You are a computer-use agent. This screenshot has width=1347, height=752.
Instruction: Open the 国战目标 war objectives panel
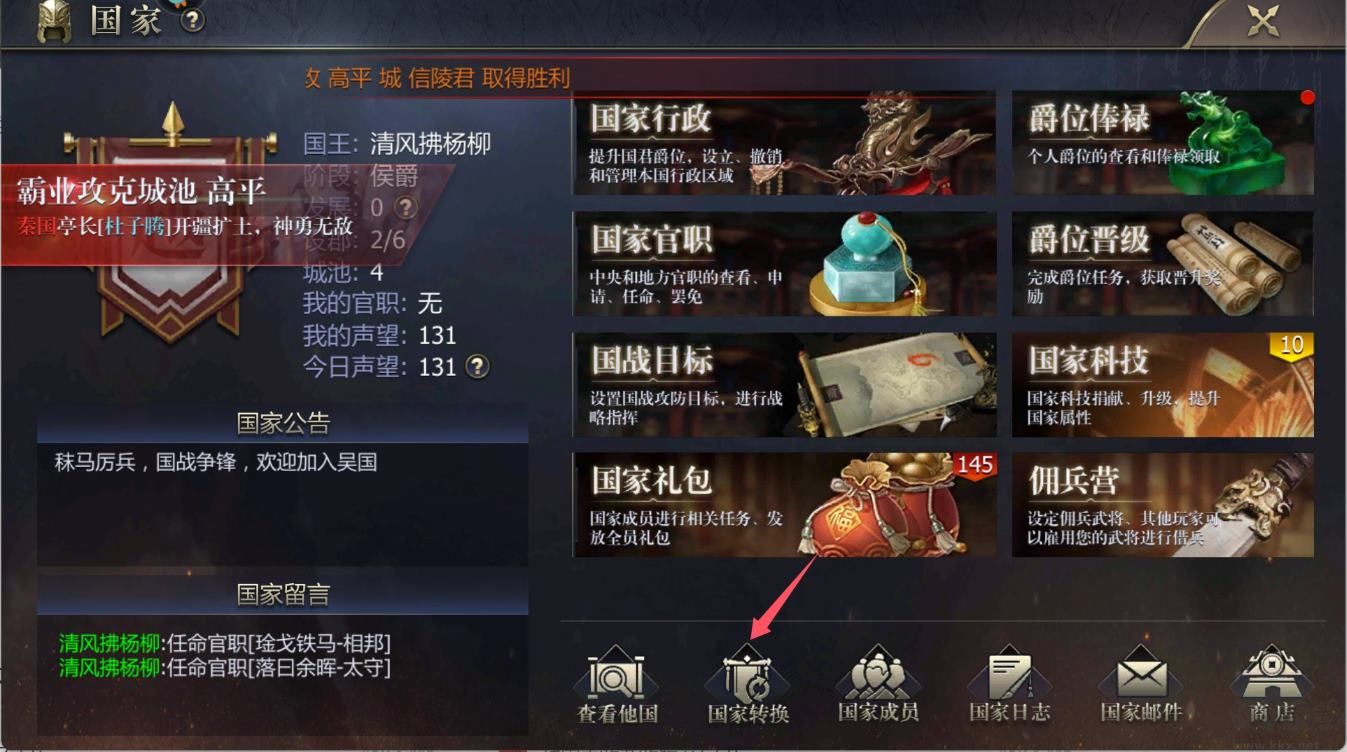783,383
